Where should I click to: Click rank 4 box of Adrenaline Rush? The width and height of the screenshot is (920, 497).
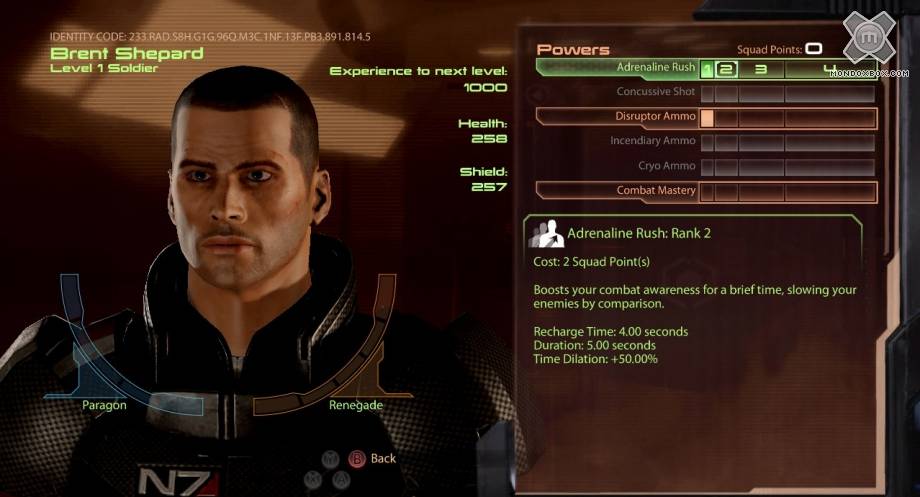click(829, 69)
